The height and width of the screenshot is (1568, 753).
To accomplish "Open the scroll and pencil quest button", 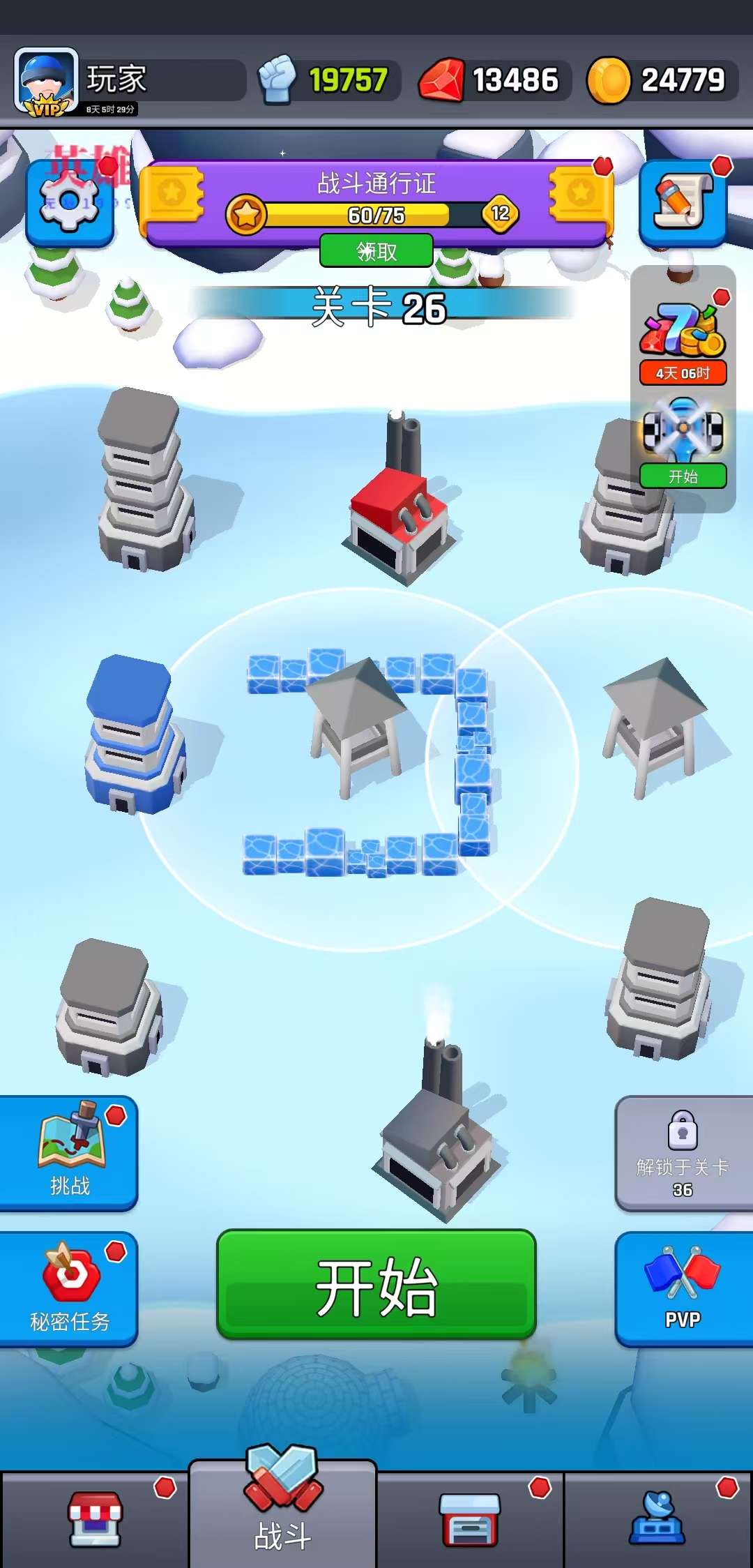I will click(x=683, y=203).
